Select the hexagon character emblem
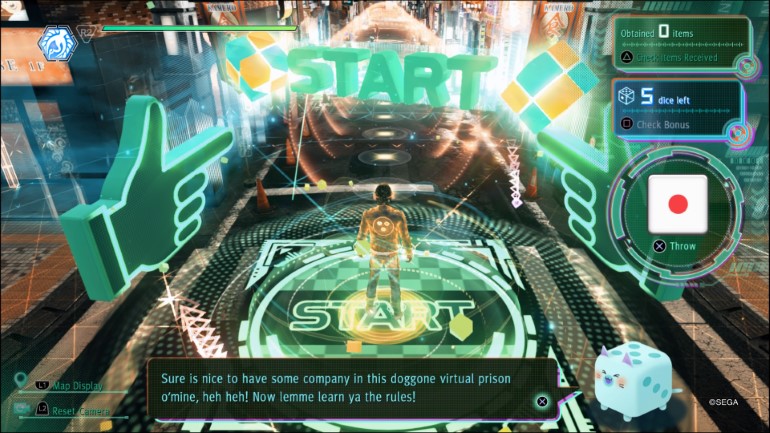770x433 pixels. click(55, 44)
